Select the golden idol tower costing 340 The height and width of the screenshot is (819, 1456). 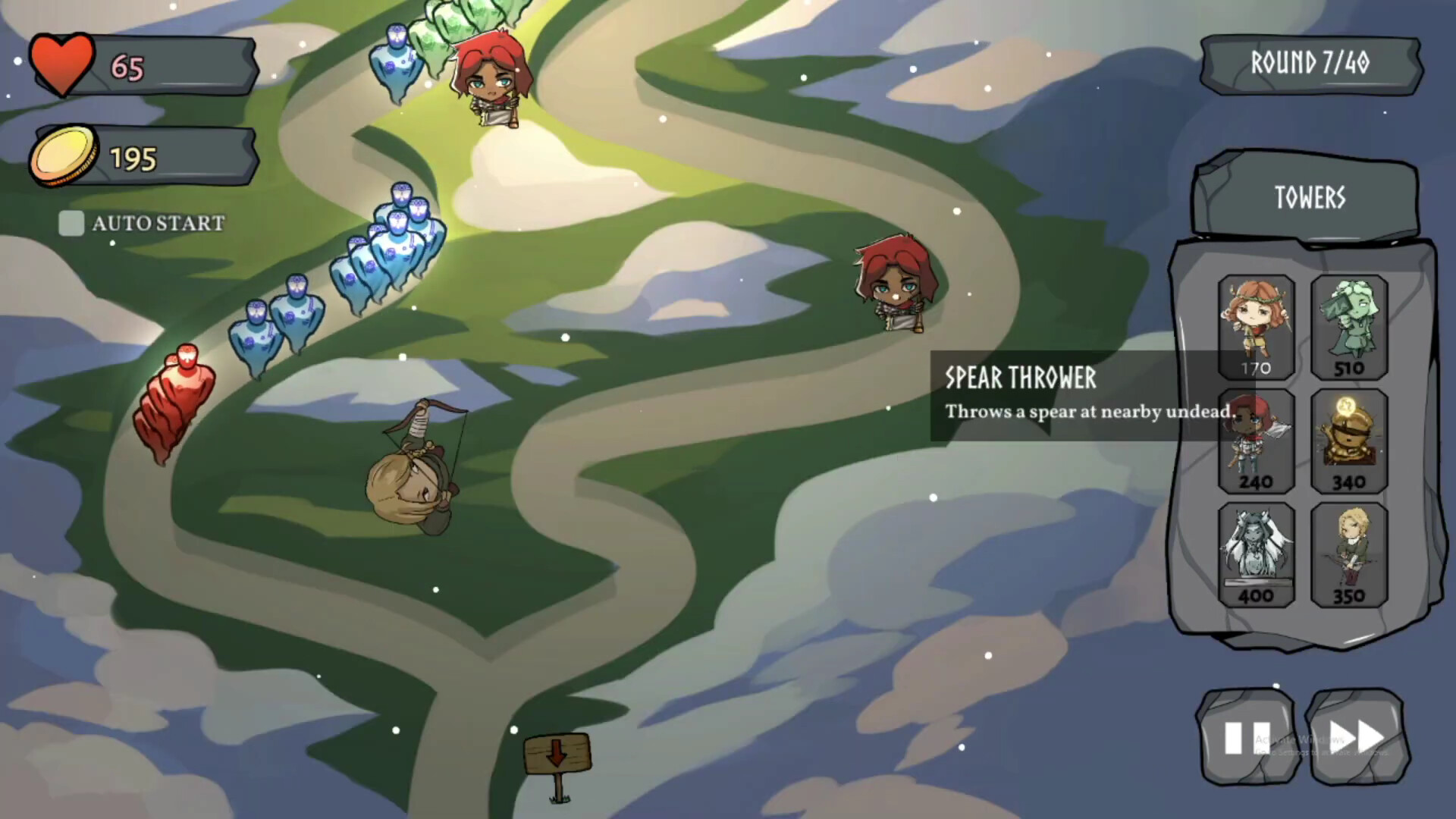point(1350,440)
